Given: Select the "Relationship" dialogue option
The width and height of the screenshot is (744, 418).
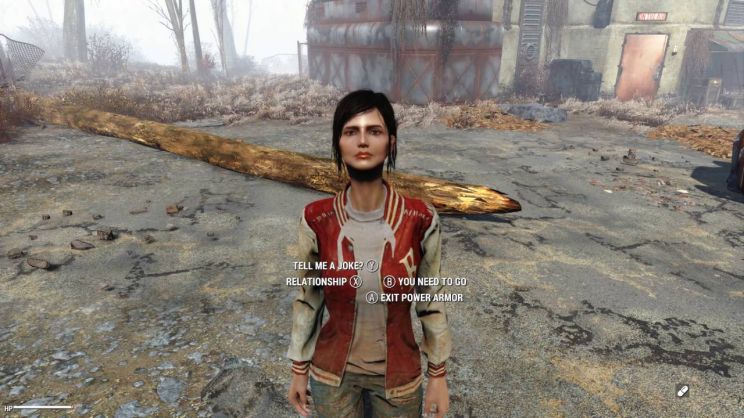Looking at the screenshot, I should pyautogui.click(x=315, y=282).
